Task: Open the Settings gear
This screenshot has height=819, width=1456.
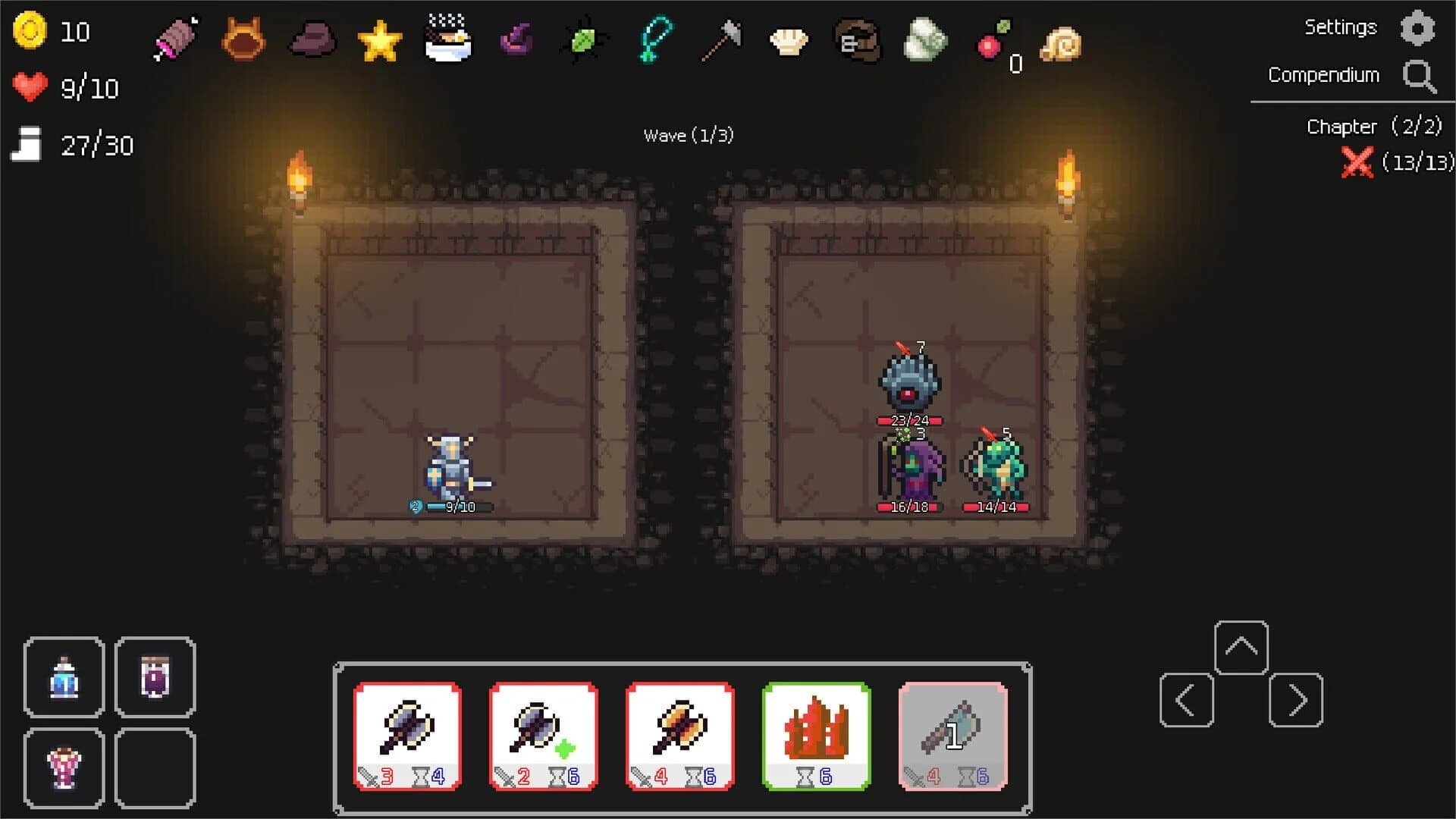Action: 1420,28
